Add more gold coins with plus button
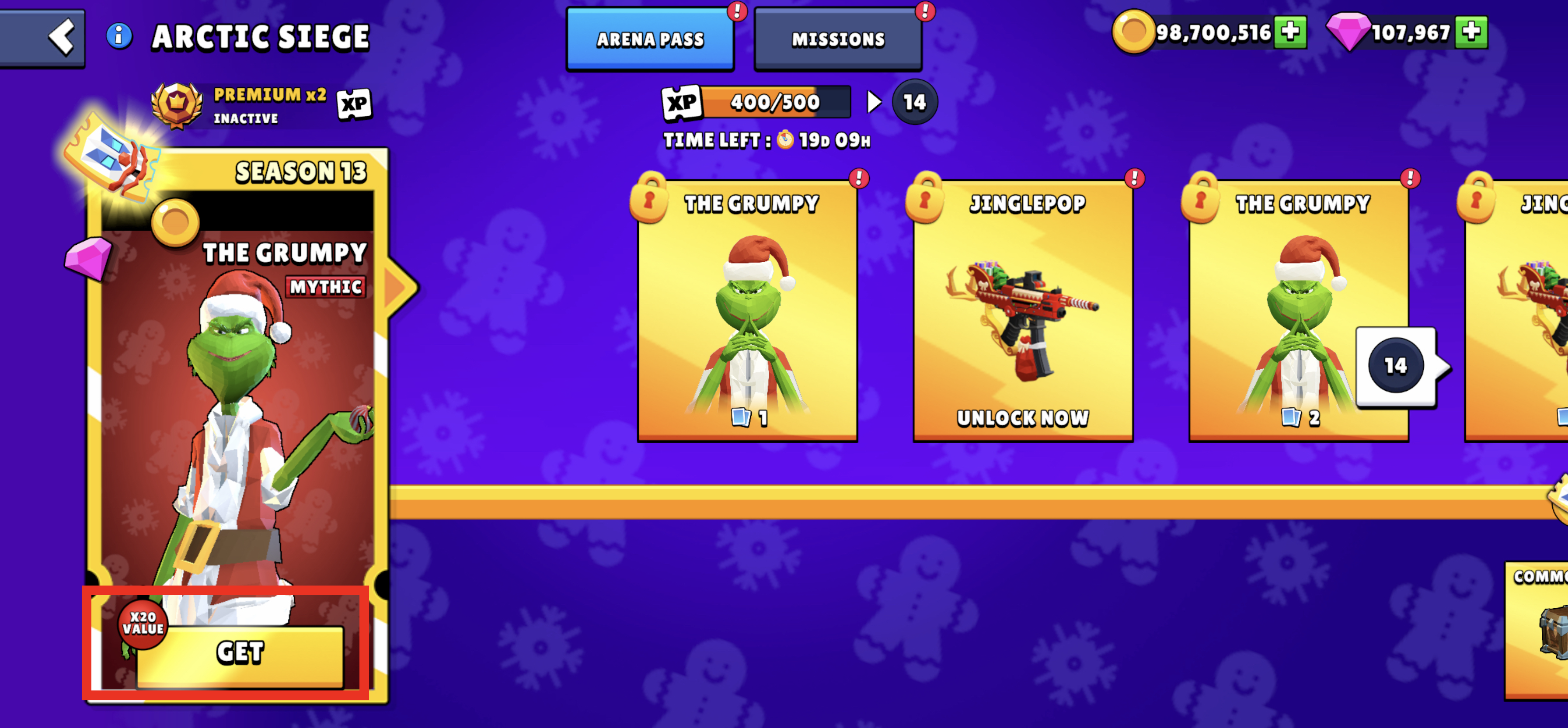The image size is (1568, 728). (x=1290, y=31)
